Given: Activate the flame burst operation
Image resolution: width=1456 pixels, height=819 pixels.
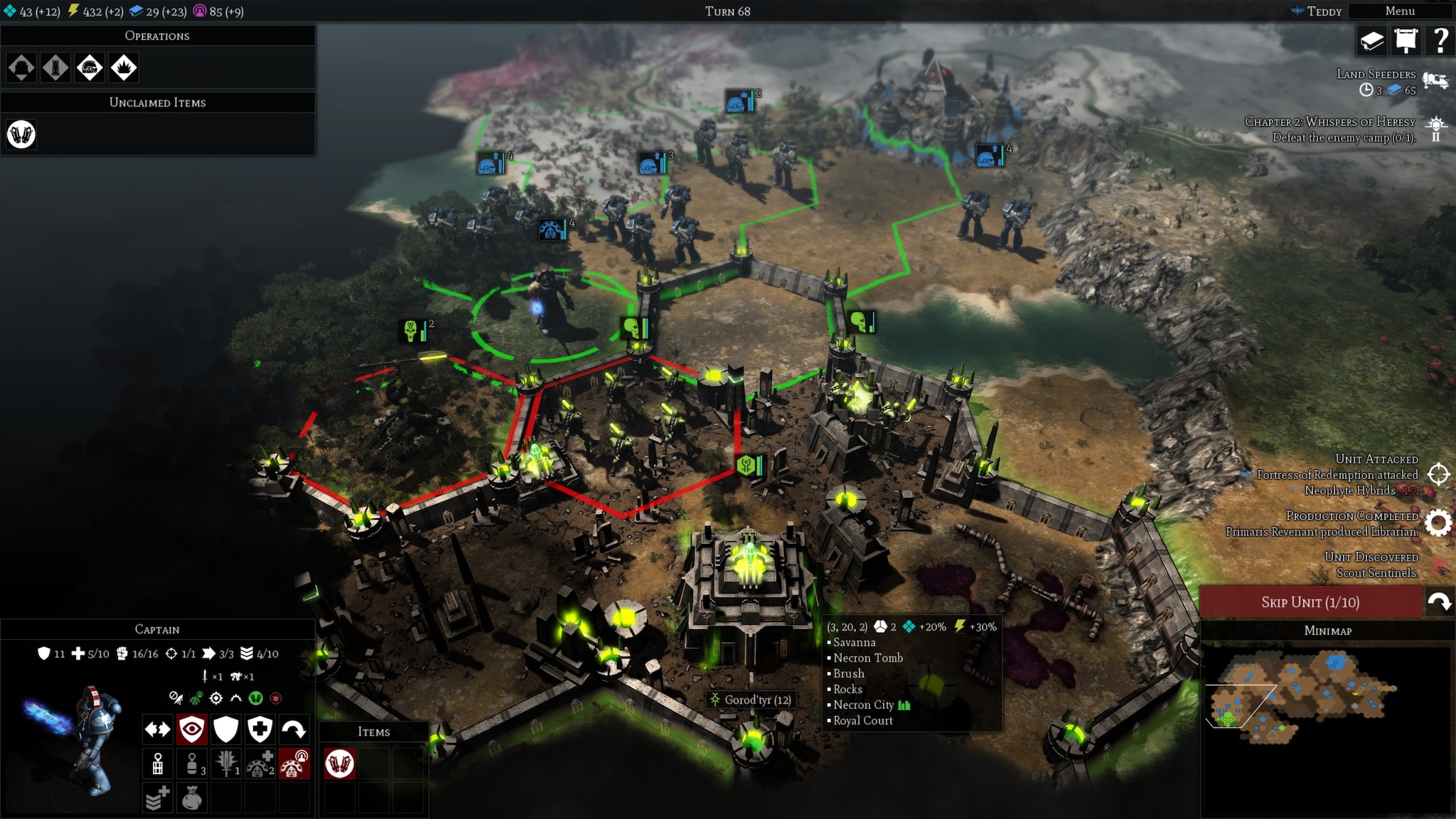Looking at the screenshot, I should [124, 68].
